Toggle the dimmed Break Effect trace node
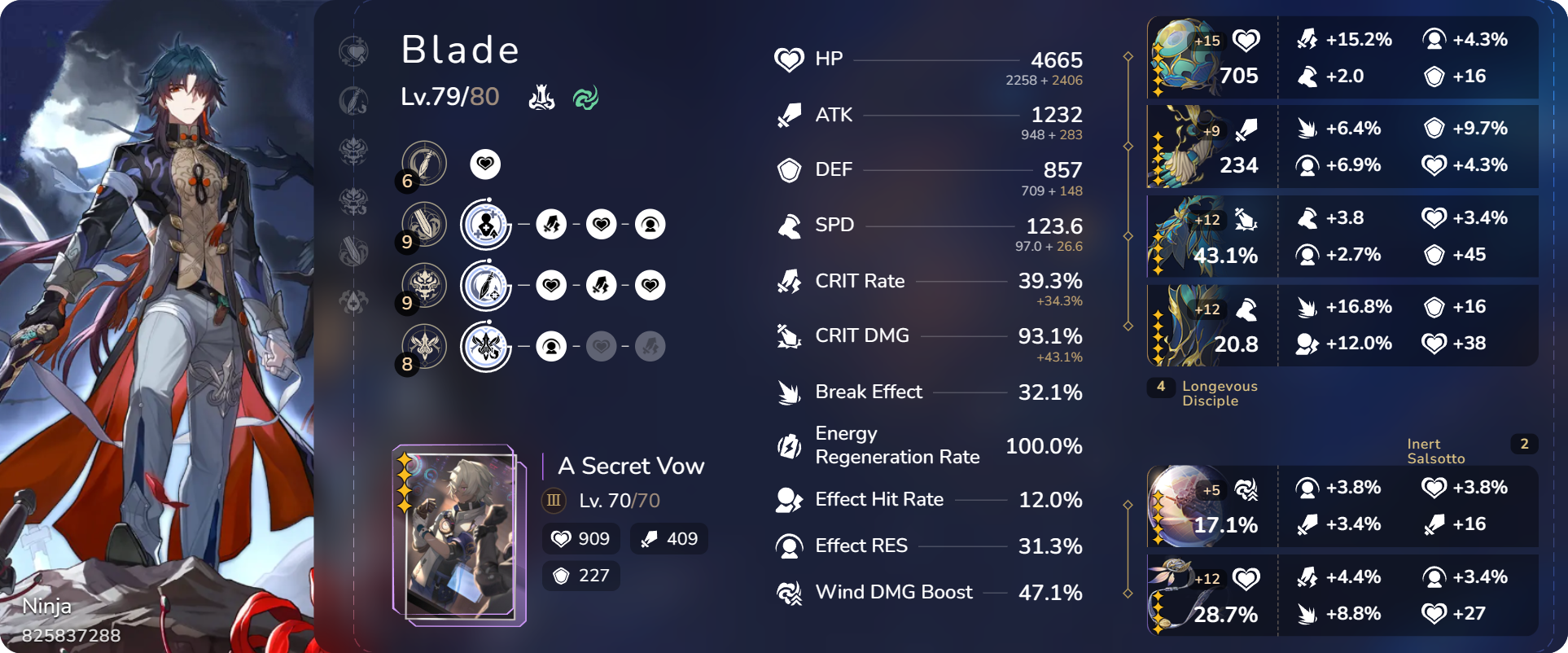This screenshot has height=653, width=1568. tap(650, 346)
